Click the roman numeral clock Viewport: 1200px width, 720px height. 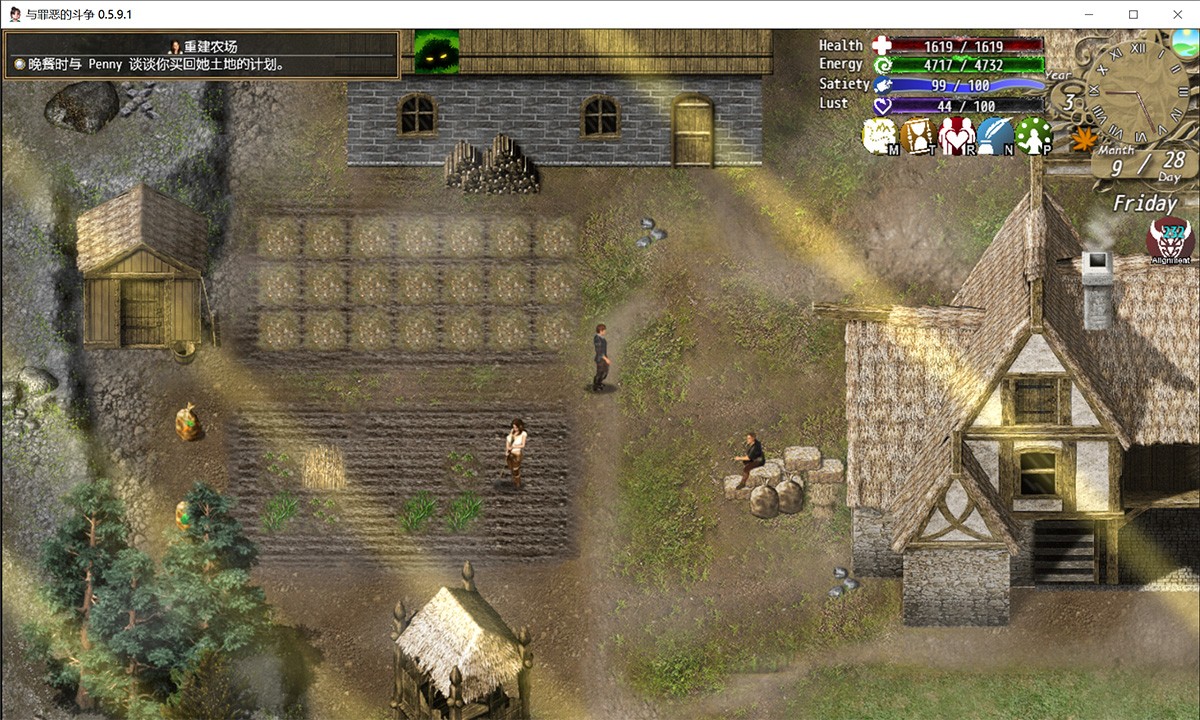pos(1134,90)
